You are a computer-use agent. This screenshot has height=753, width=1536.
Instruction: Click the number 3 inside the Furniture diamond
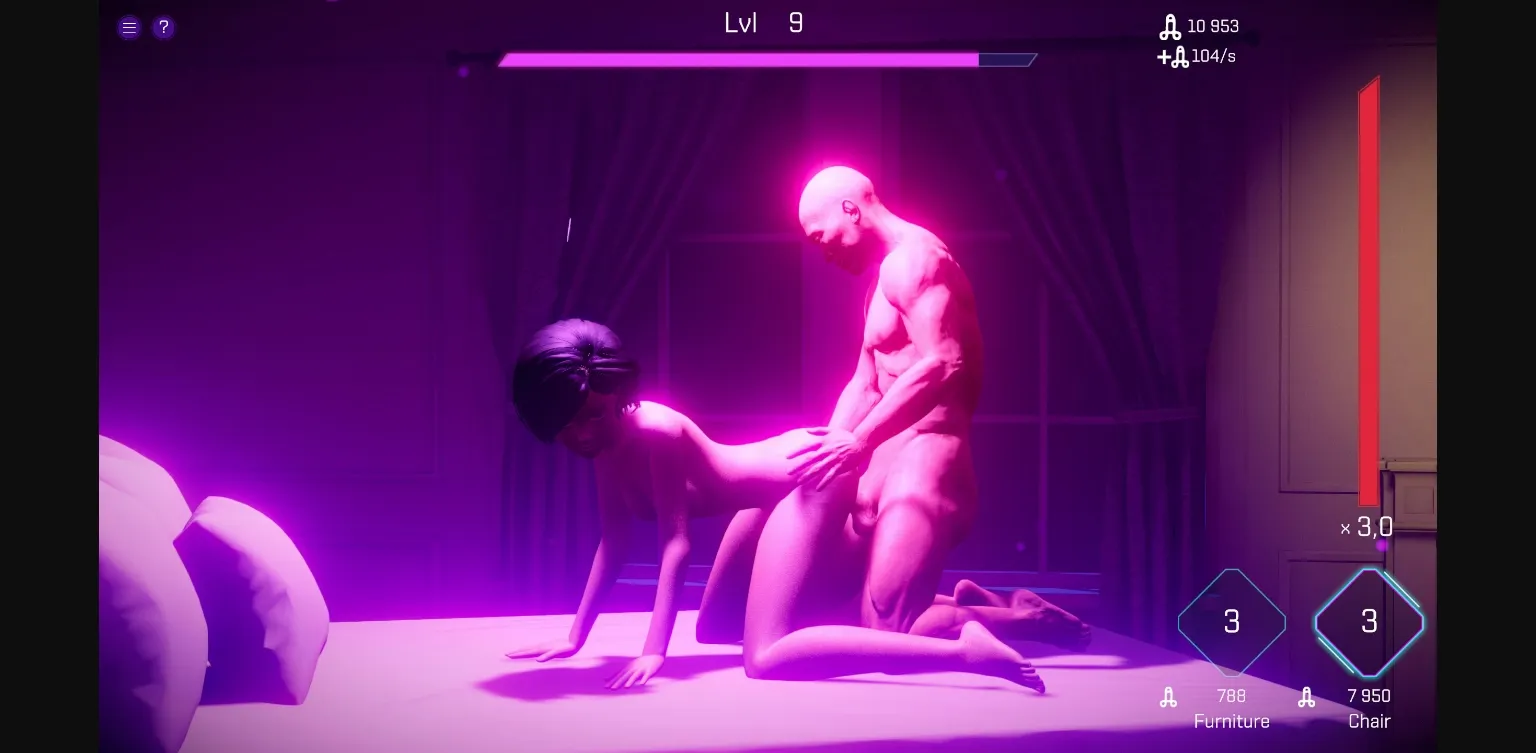(x=1231, y=622)
